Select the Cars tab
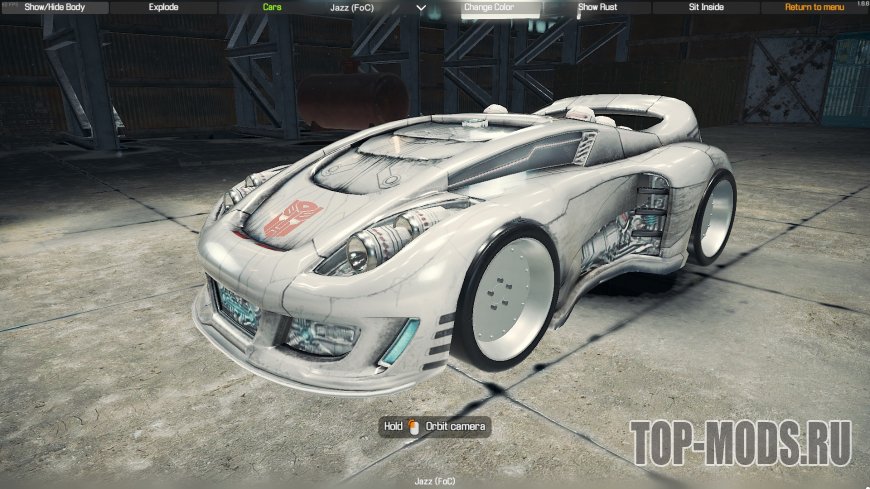 pyautogui.click(x=272, y=7)
